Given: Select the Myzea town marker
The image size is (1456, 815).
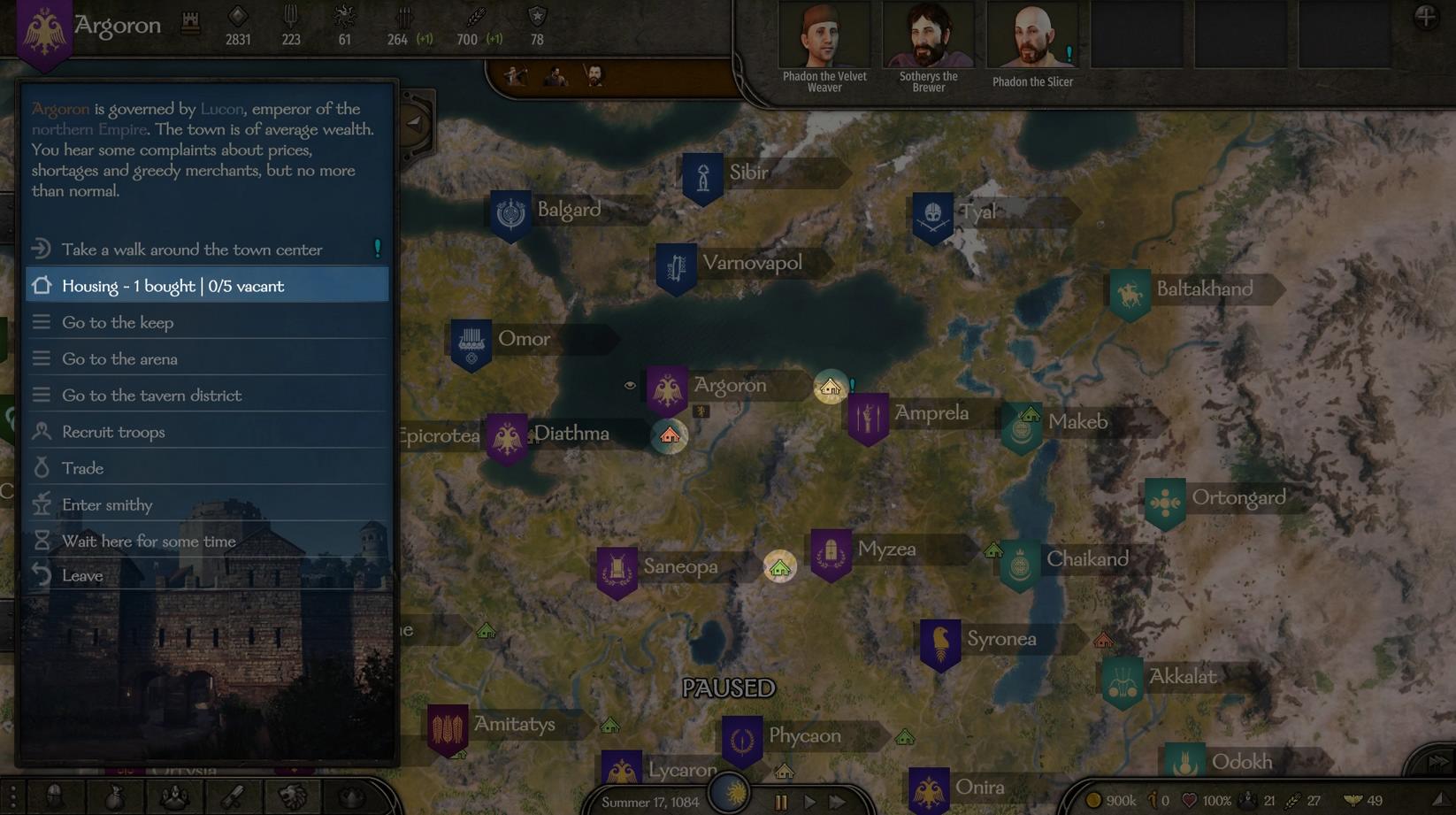Looking at the screenshot, I should (x=831, y=553).
